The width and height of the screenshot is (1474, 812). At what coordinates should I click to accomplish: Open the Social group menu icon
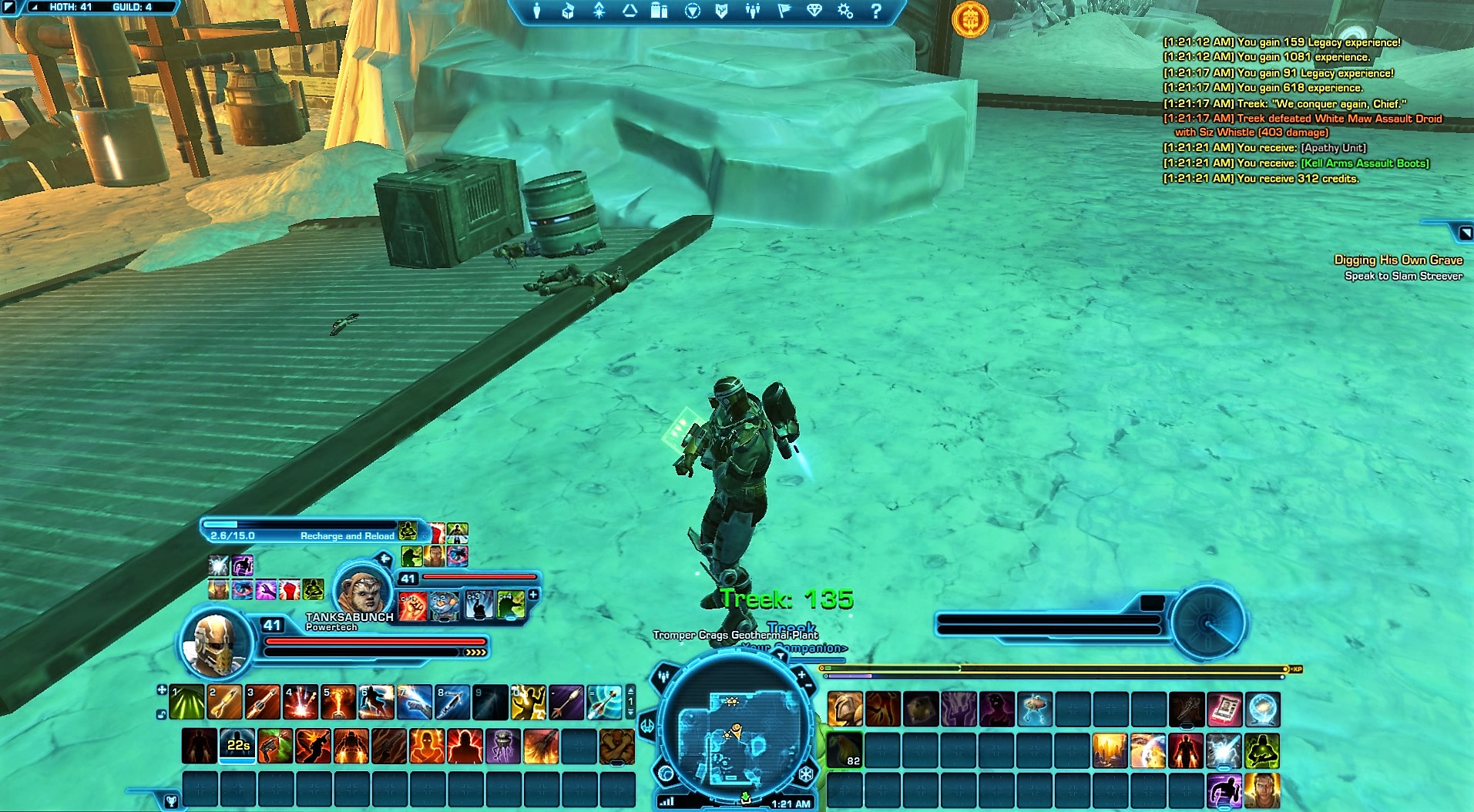click(x=753, y=12)
